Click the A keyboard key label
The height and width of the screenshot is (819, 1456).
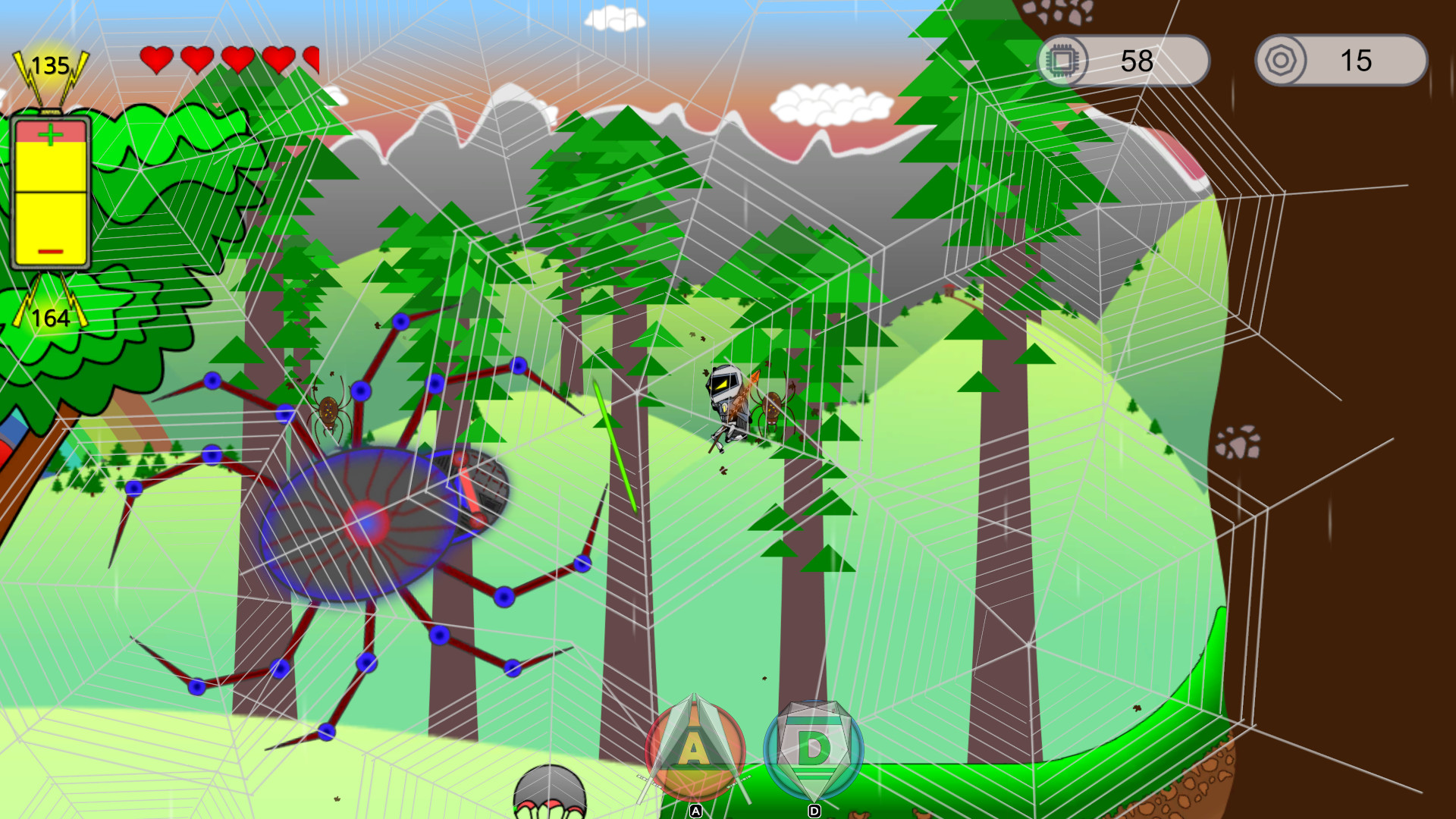pyautogui.click(x=695, y=811)
